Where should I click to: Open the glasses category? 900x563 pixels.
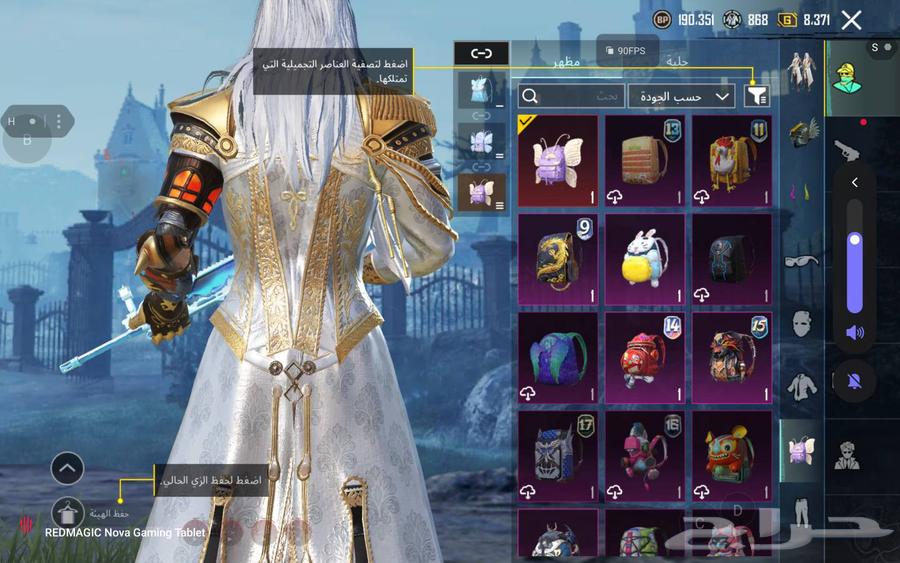(x=802, y=260)
